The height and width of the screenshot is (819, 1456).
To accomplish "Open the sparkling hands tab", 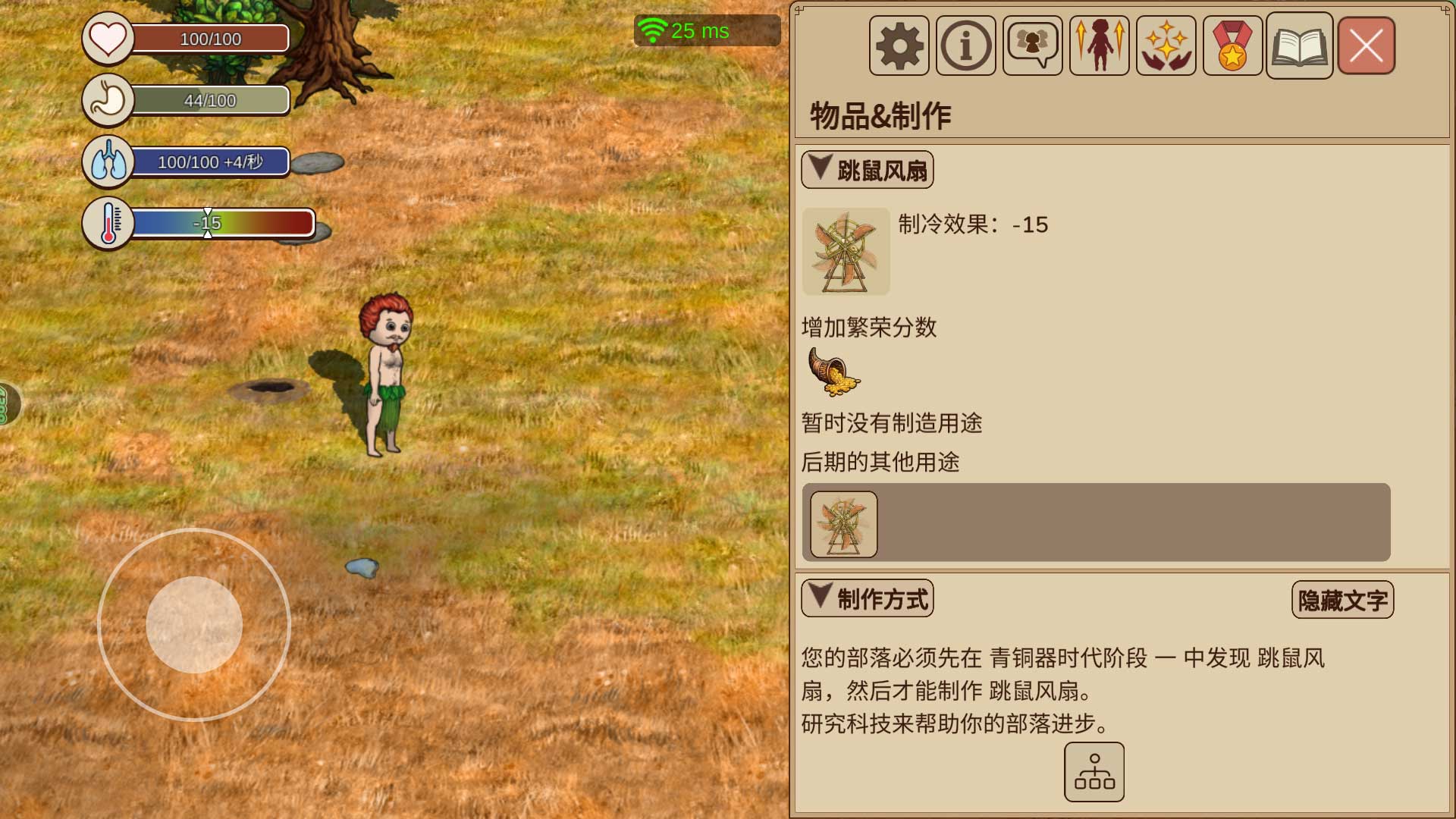I will 1166,45.
